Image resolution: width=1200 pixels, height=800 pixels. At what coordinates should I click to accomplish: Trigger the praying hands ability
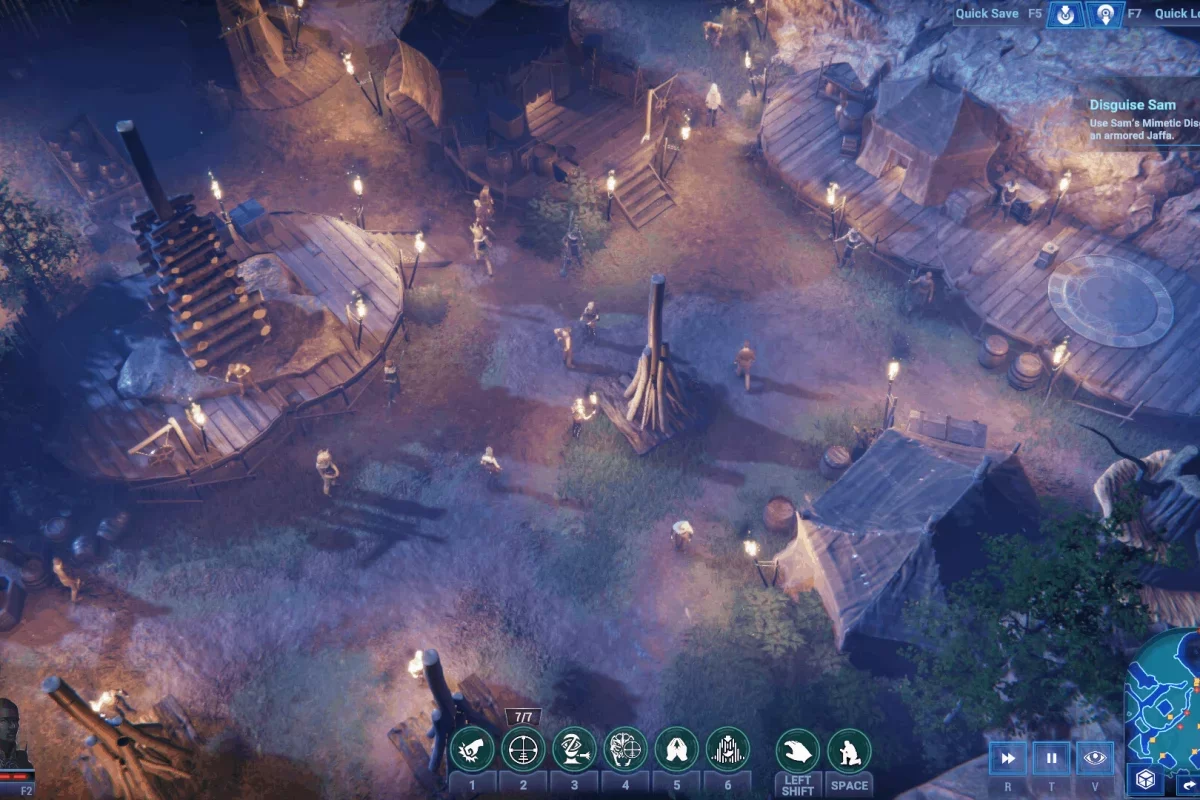pyautogui.click(x=677, y=749)
